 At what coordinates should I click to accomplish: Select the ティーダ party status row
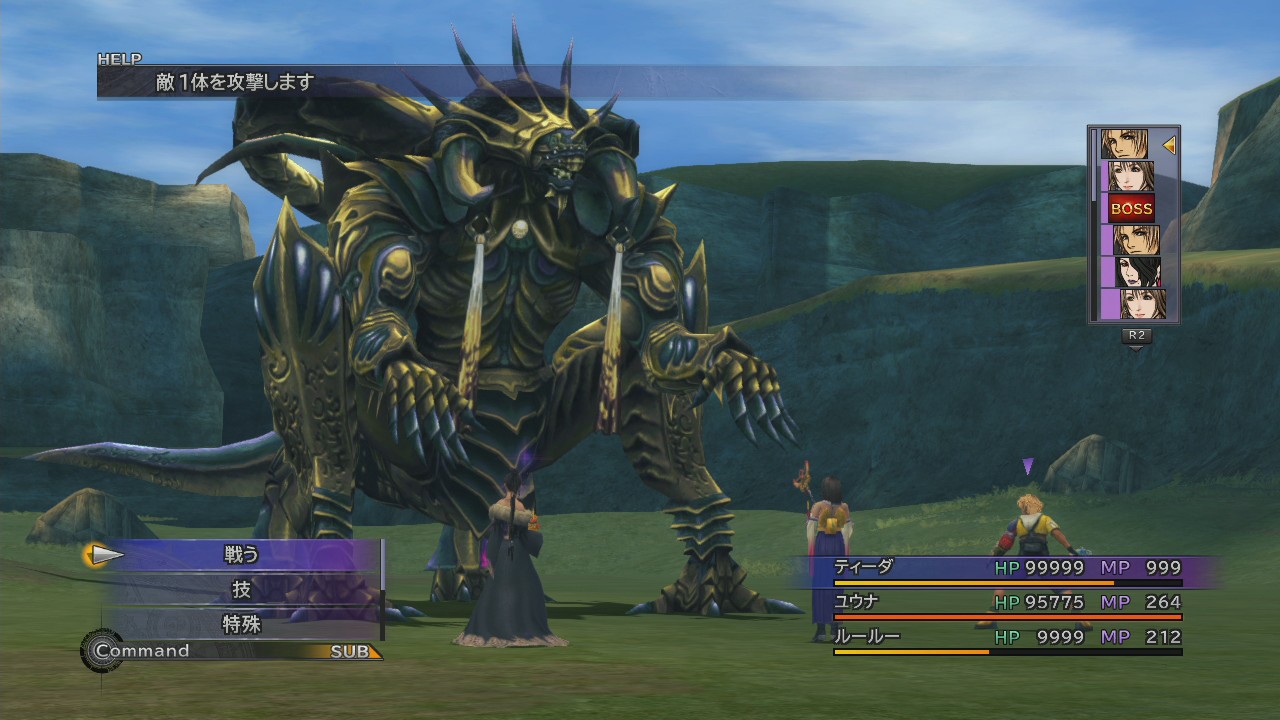click(1007, 569)
